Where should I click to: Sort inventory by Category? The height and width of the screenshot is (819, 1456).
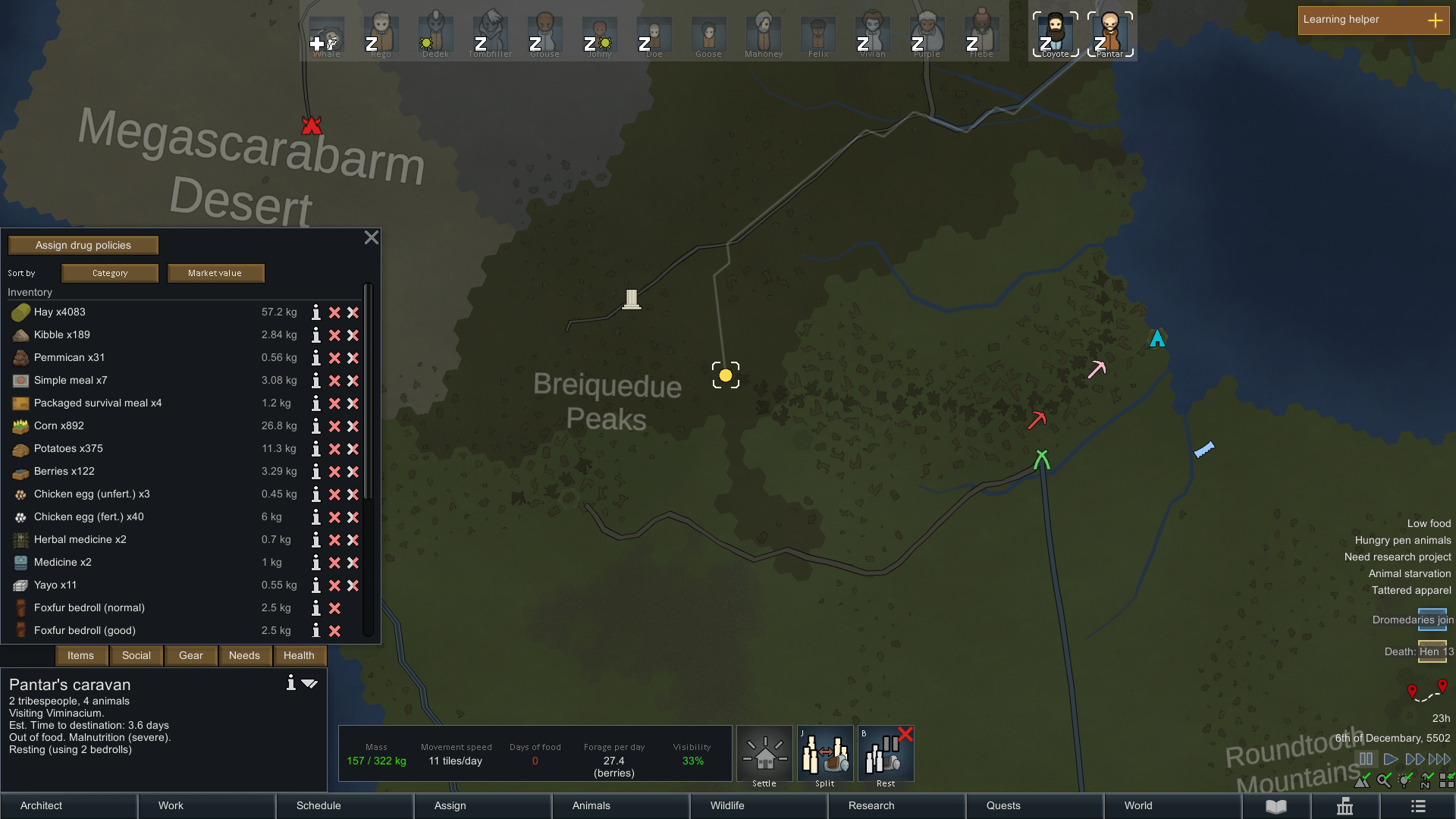tap(109, 273)
